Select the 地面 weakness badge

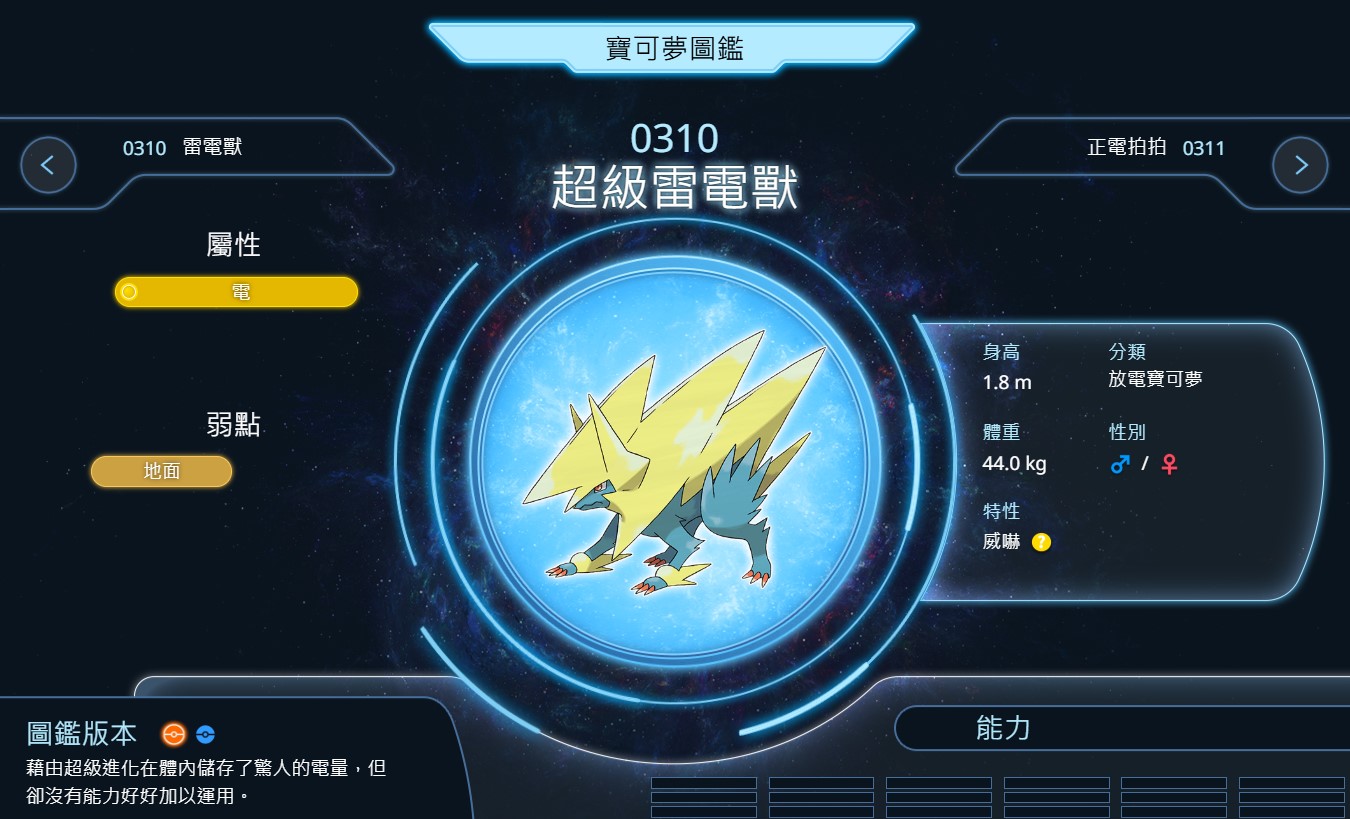pyautogui.click(x=161, y=471)
